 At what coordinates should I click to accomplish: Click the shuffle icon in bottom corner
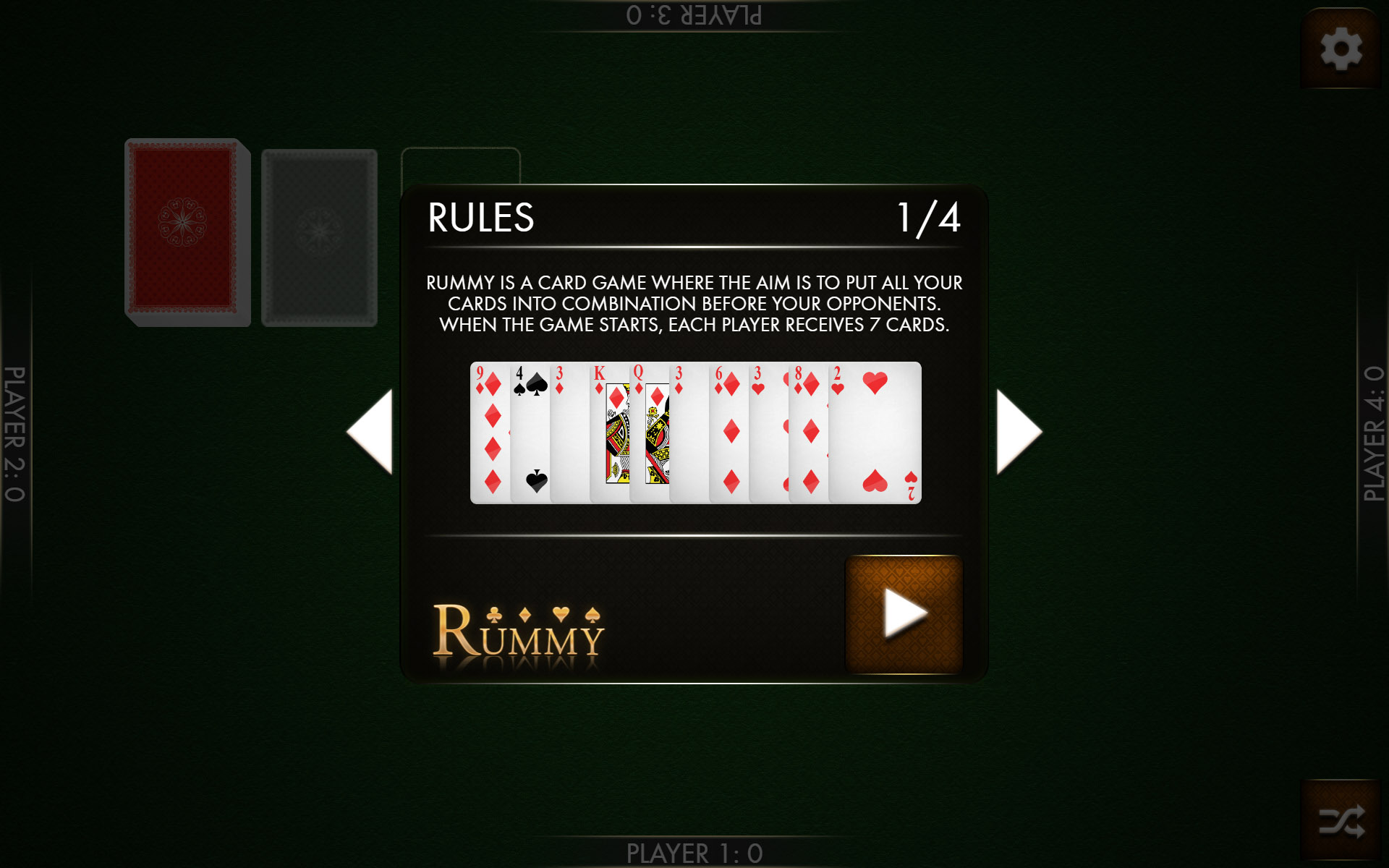coord(1341,822)
